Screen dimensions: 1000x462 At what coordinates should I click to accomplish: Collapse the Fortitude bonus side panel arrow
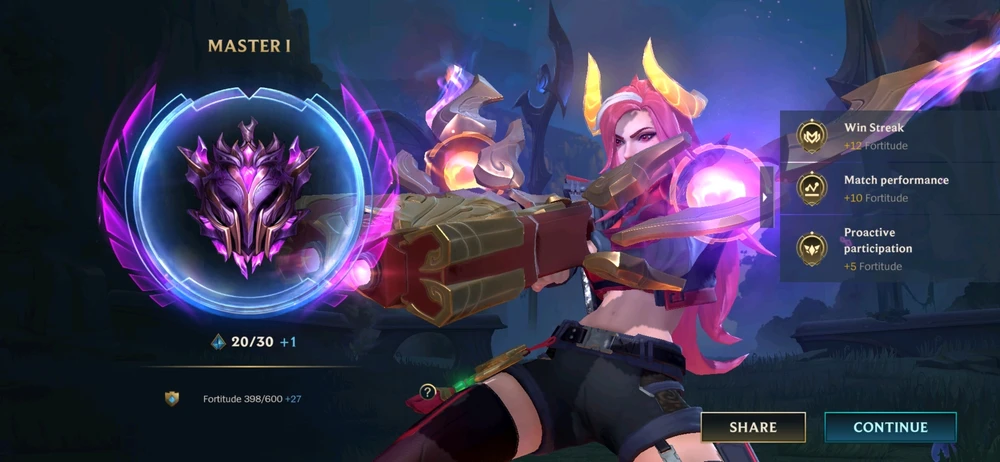point(766,197)
